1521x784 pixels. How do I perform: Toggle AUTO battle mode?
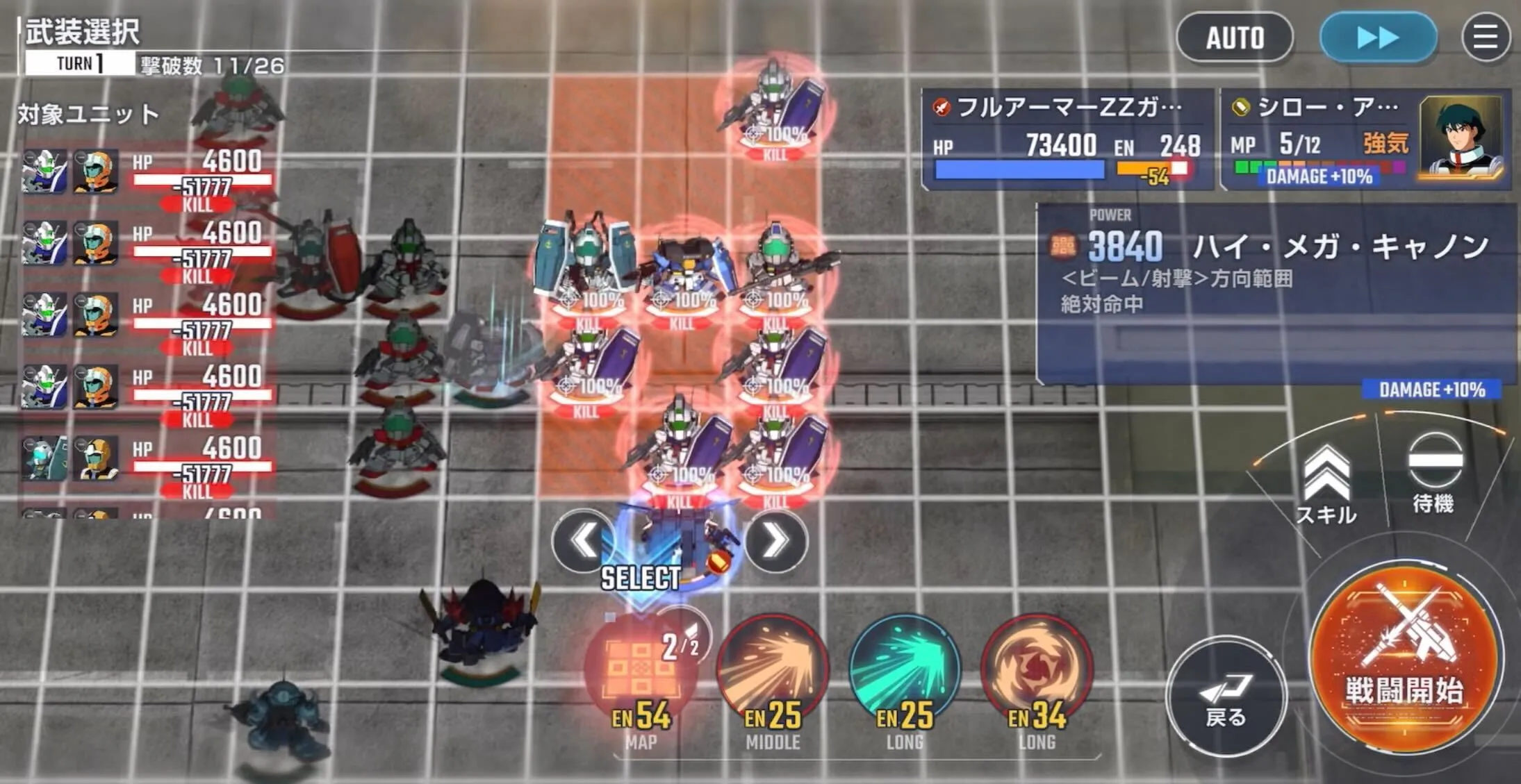click(x=1235, y=38)
